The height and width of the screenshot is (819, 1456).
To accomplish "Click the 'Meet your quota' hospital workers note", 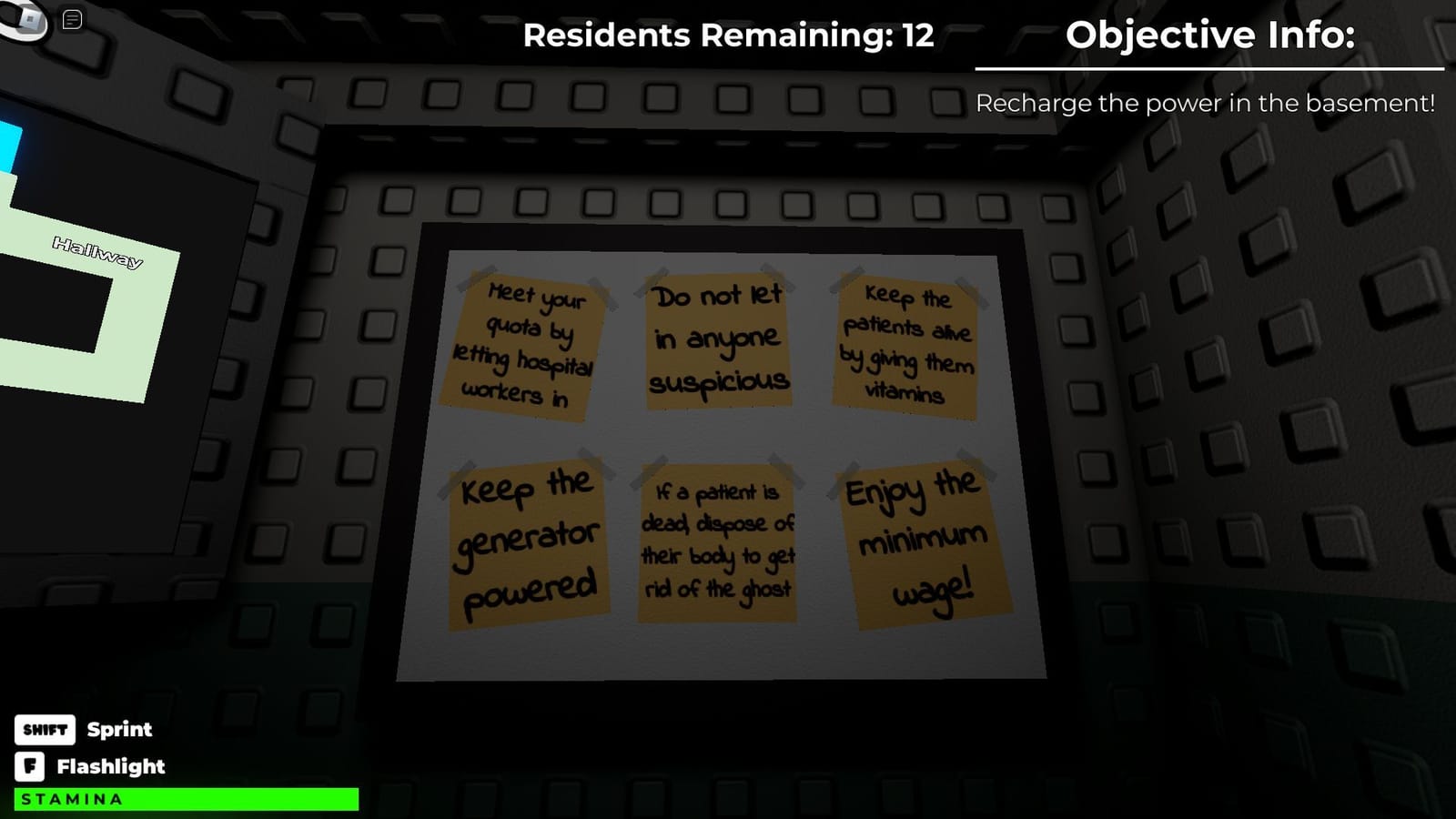I will point(526,346).
